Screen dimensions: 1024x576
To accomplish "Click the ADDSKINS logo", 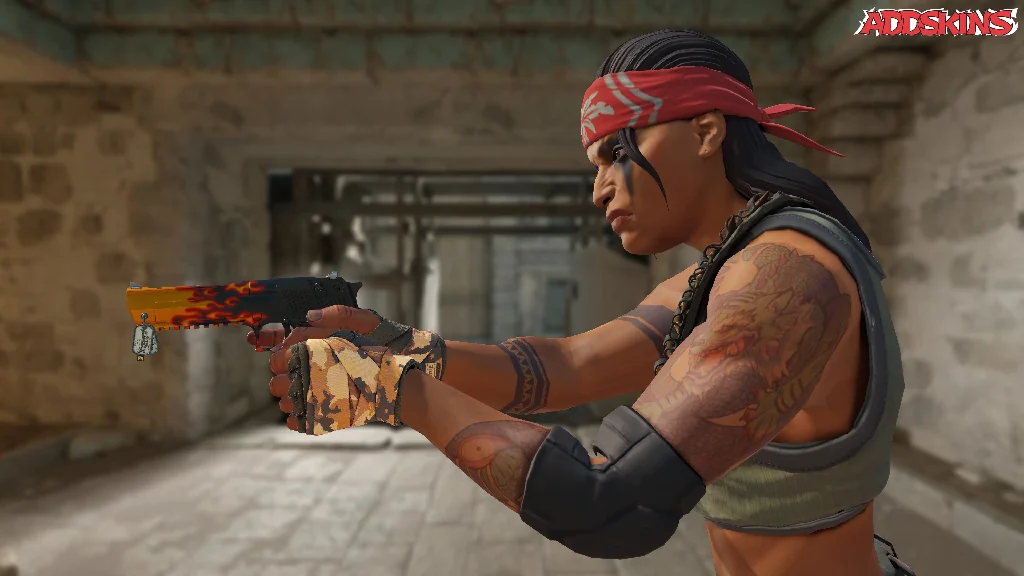I will coord(936,22).
